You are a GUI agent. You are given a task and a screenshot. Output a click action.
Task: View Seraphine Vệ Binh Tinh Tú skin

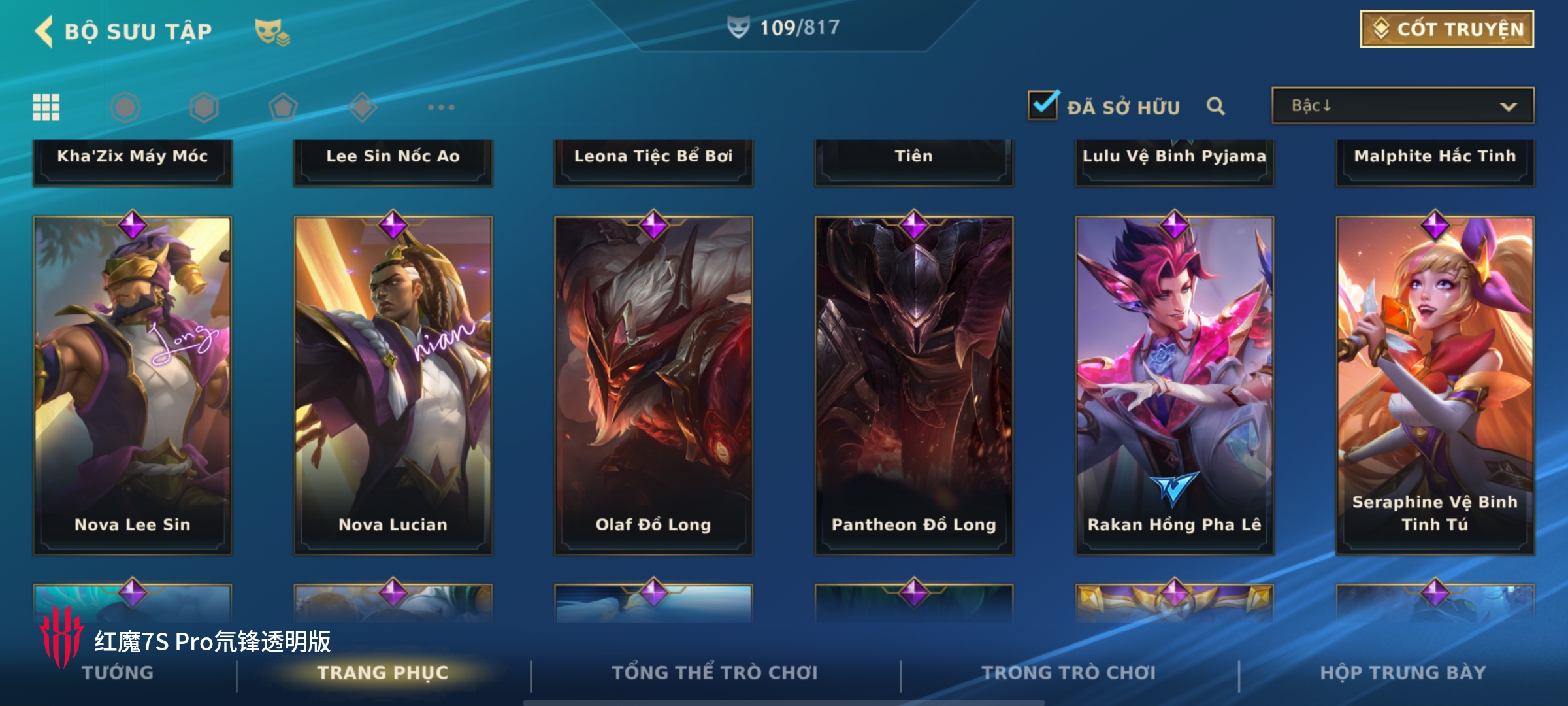click(1435, 386)
